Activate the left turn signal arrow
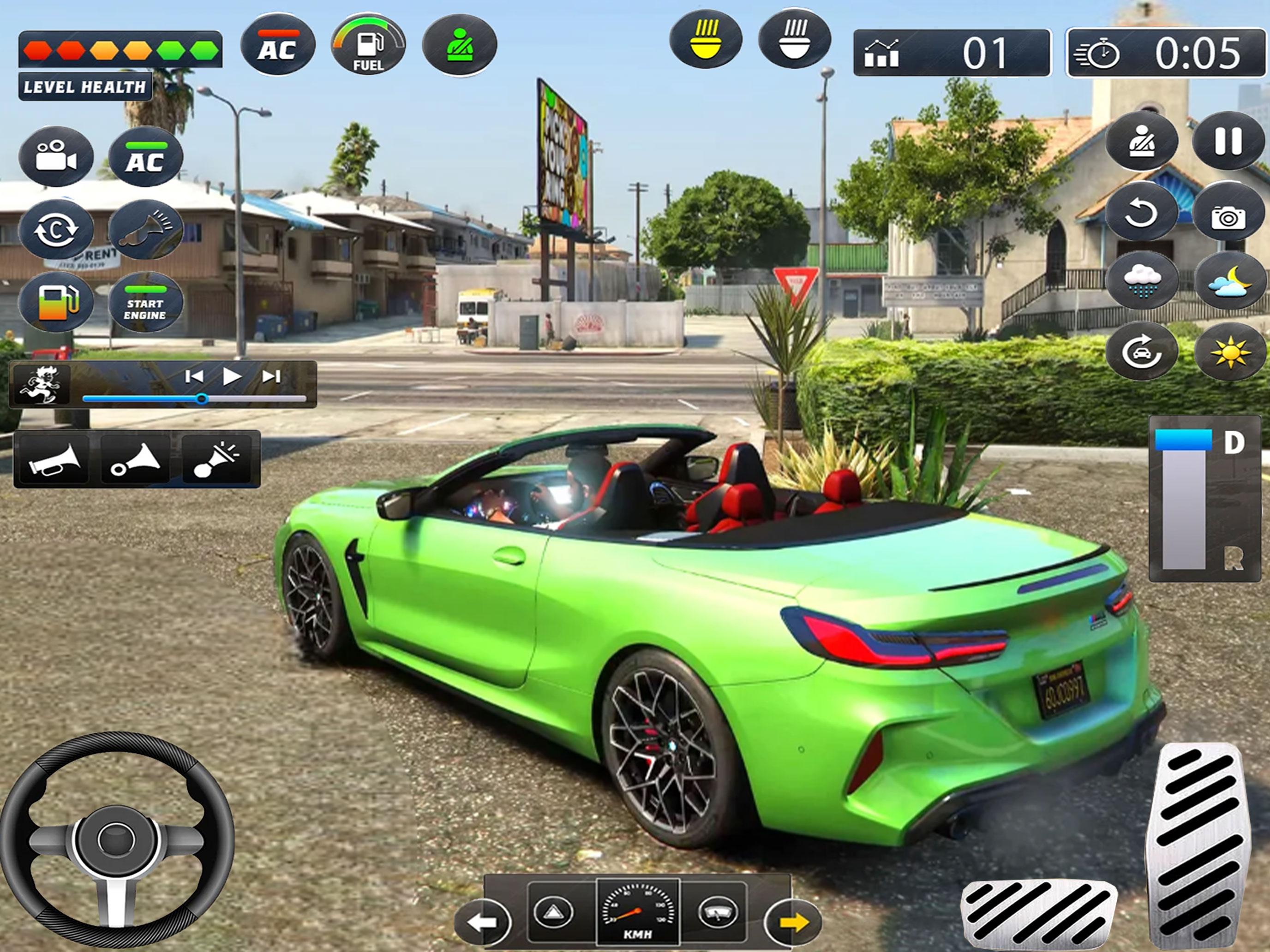 tap(482, 922)
